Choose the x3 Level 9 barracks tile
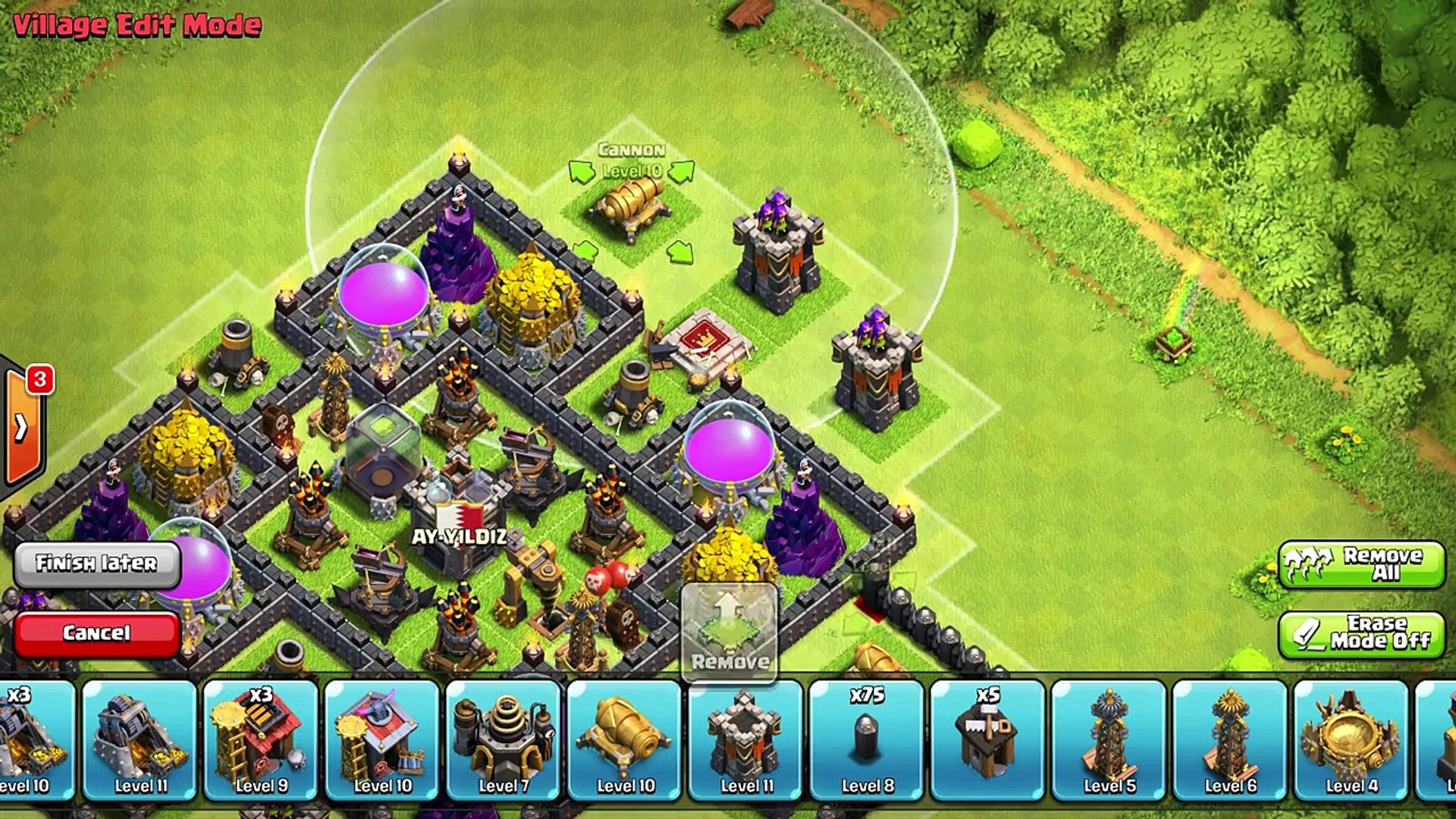 tap(261, 739)
